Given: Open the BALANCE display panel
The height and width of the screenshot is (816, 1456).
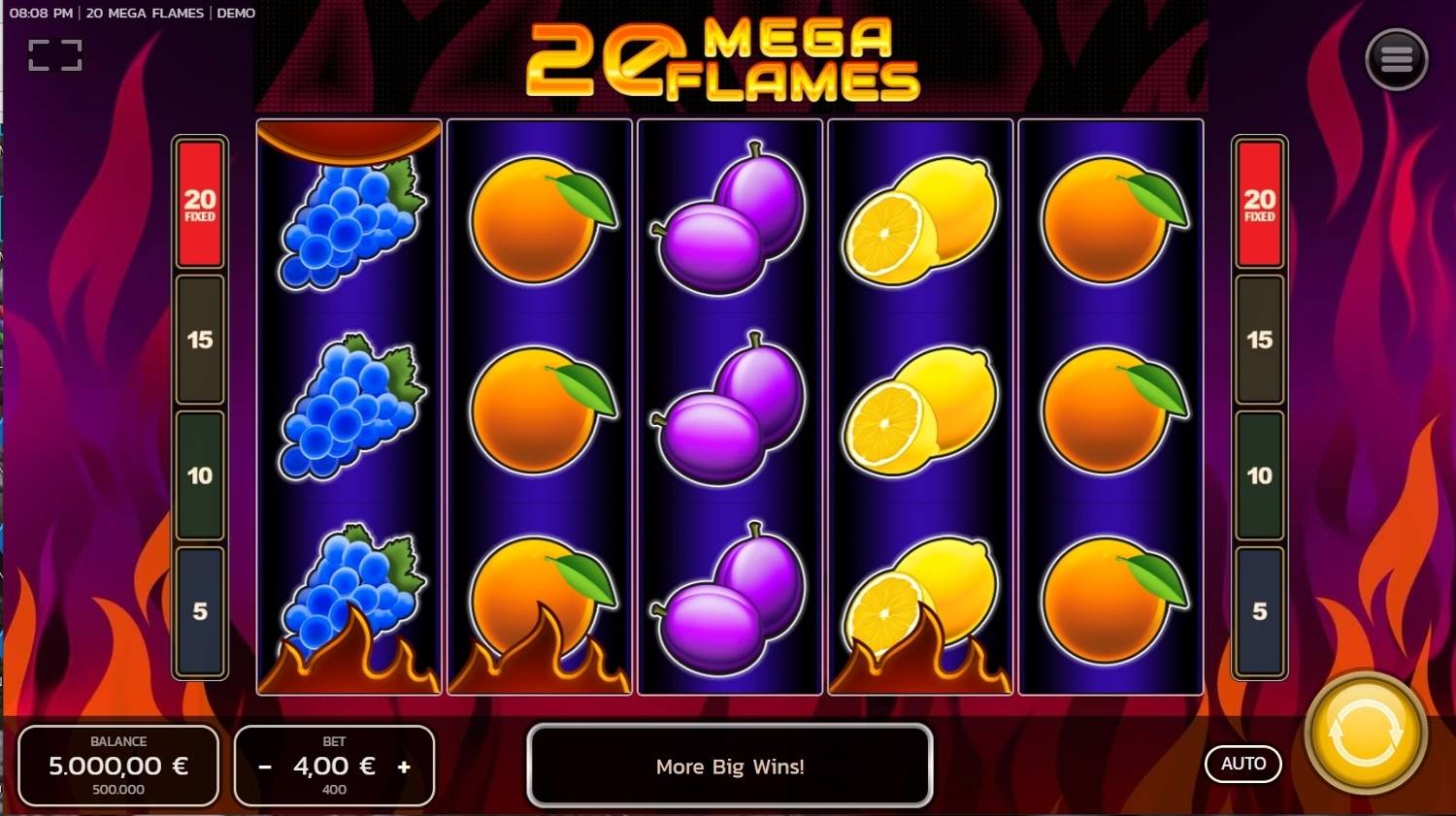Looking at the screenshot, I should coord(118,766).
